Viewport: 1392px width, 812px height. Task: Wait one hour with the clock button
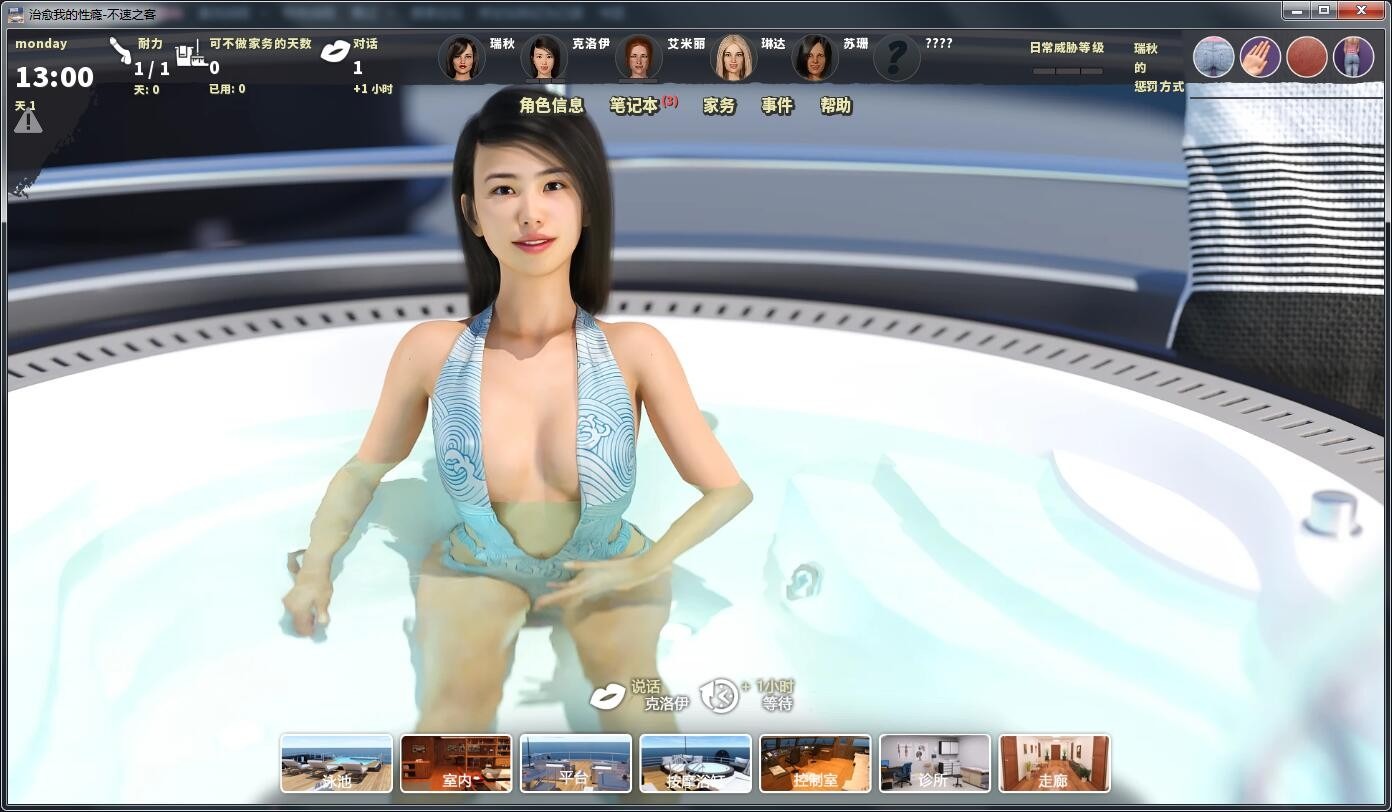coord(718,696)
